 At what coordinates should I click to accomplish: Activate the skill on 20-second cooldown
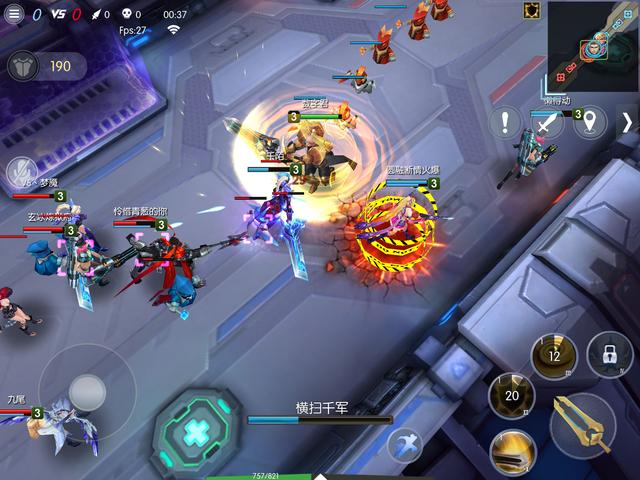(x=512, y=396)
